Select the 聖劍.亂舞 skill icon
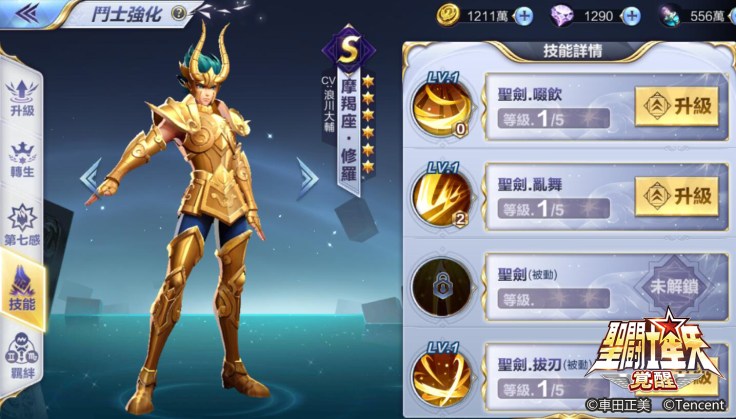 (441, 194)
